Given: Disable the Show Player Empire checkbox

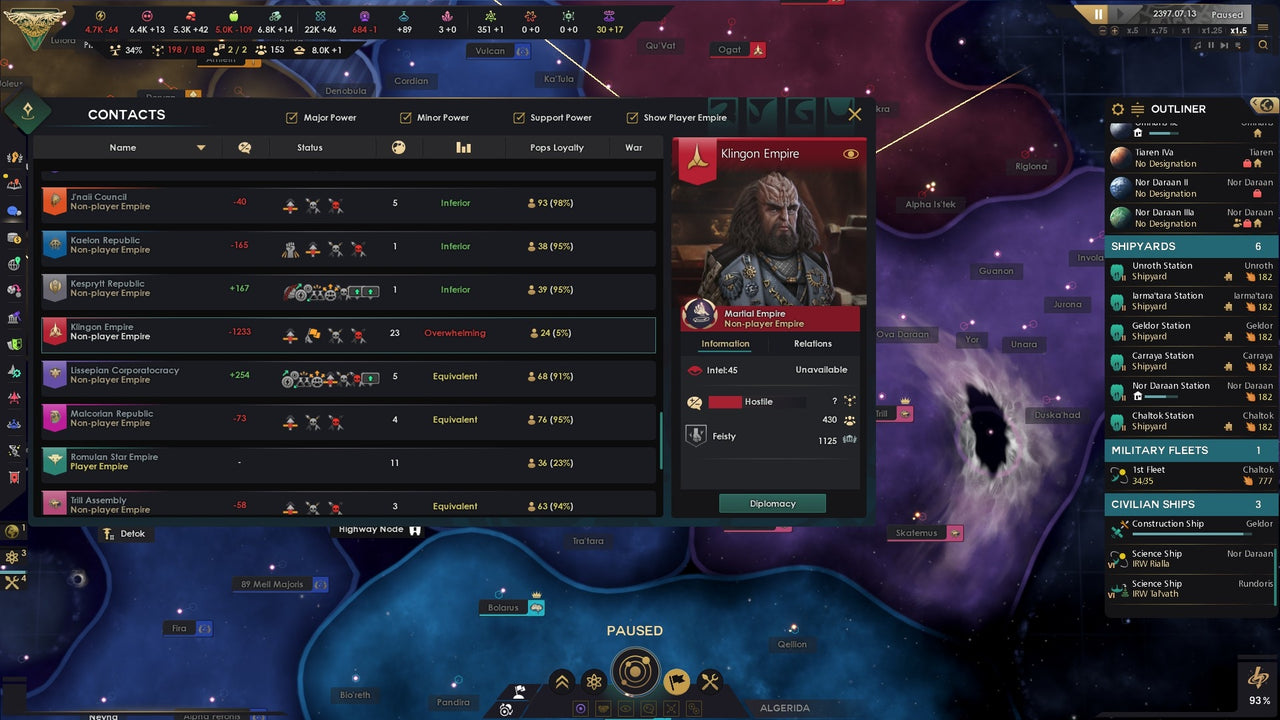Looking at the screenshot, I should (631, 117).
